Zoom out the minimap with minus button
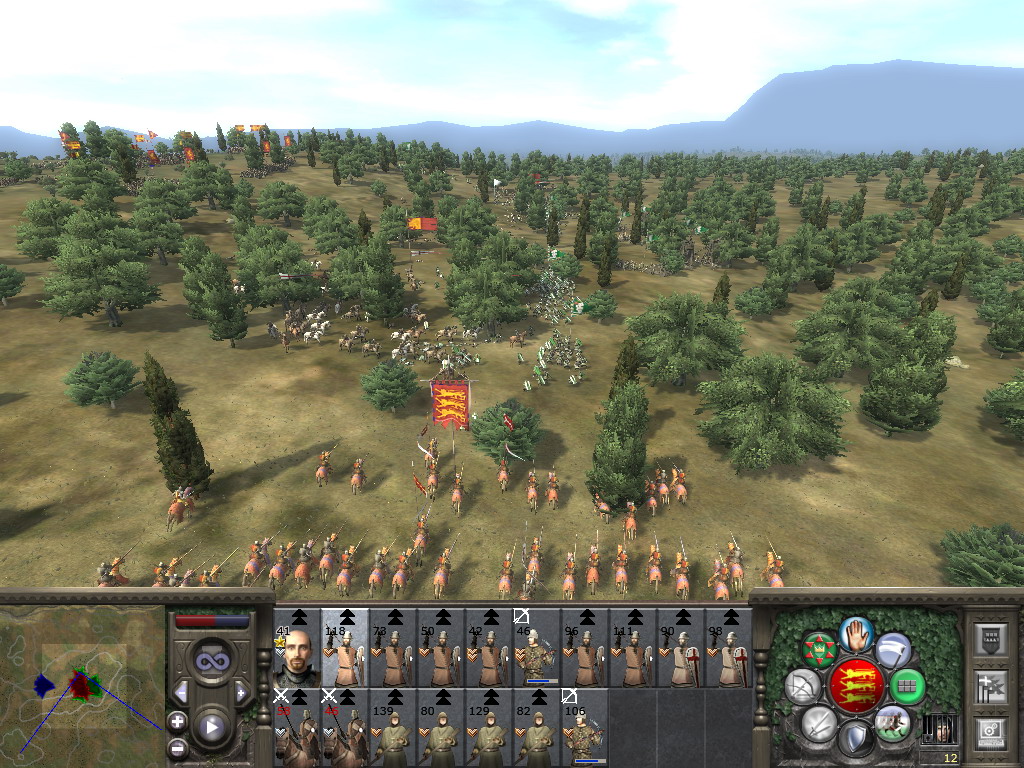Screen dimensions: 1024x768 [177, 746]
